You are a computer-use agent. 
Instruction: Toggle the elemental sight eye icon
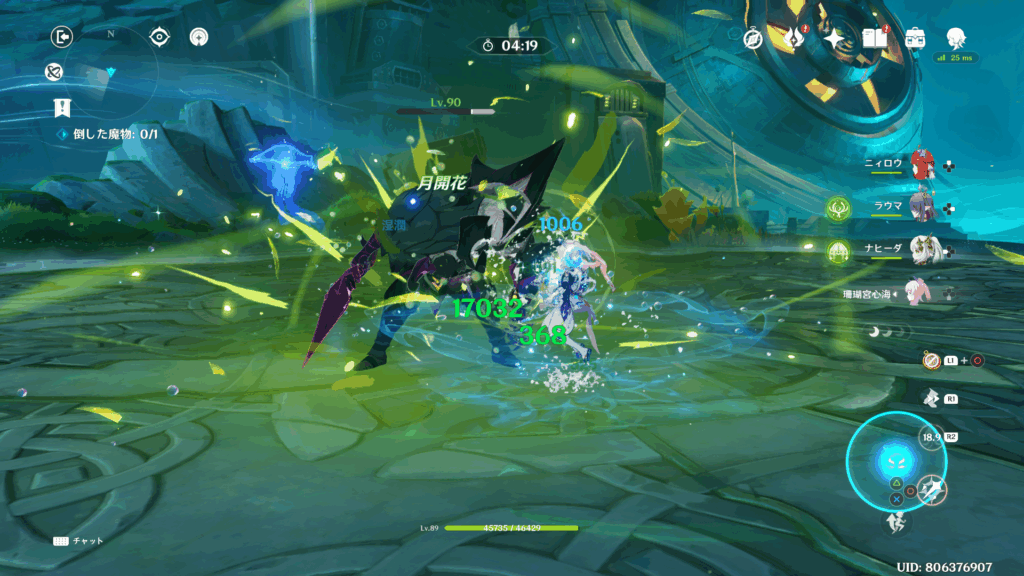pos(159,37)
